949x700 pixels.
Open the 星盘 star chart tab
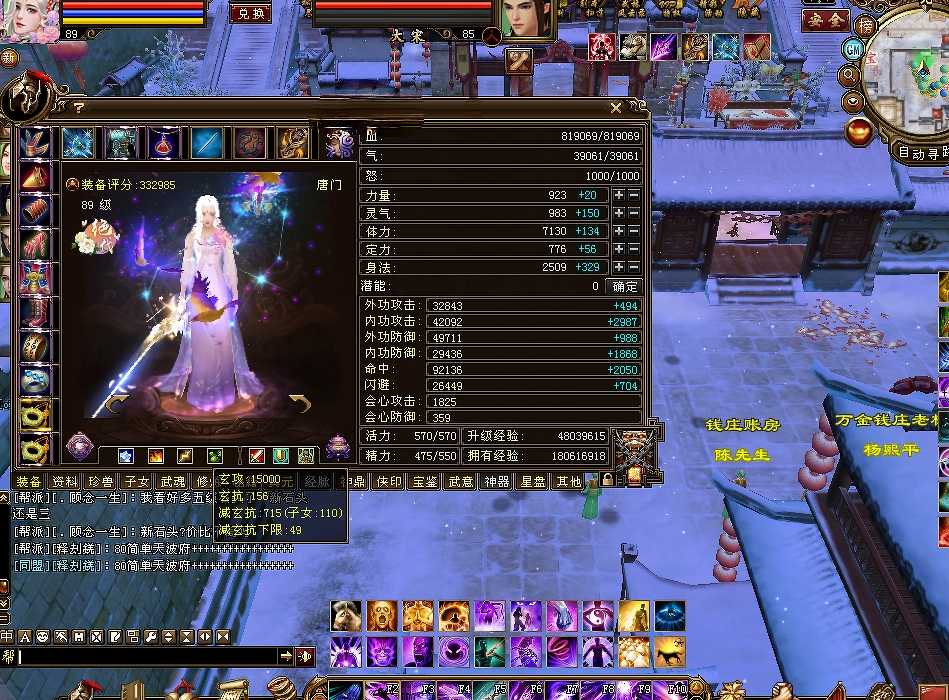tap(533, 482)
